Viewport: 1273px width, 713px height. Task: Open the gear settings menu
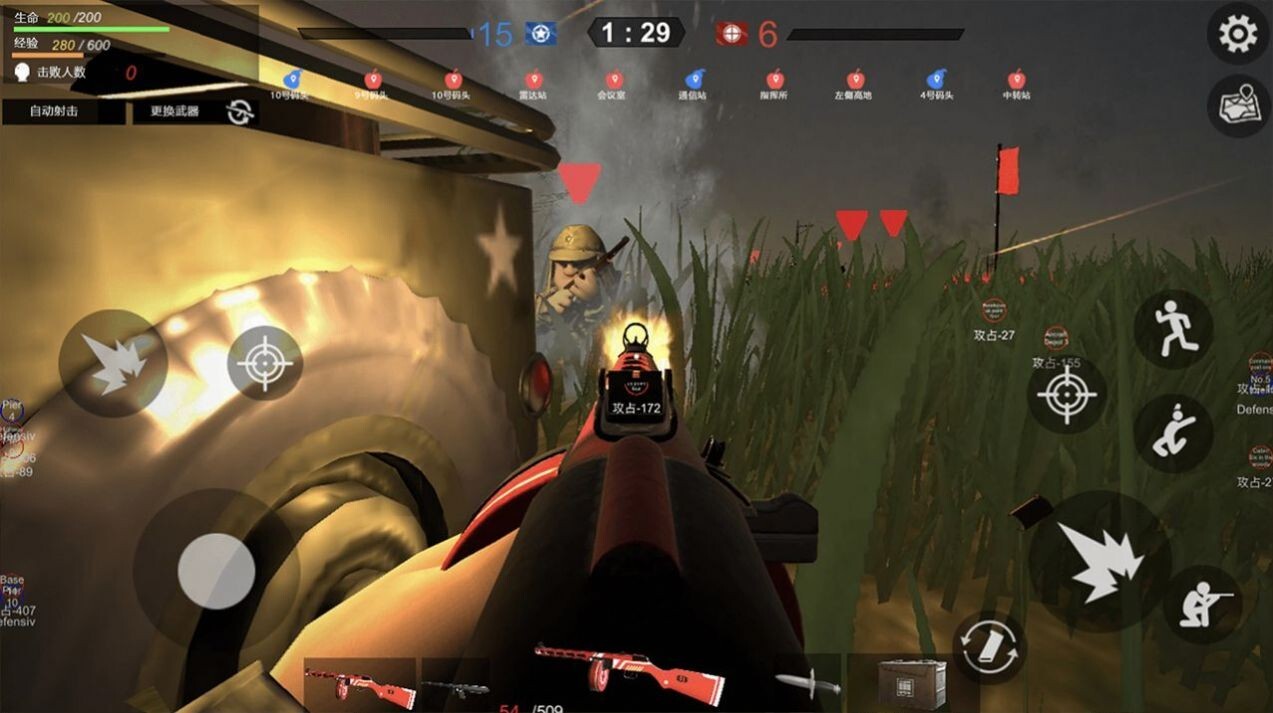click(x=1238, y=35)
